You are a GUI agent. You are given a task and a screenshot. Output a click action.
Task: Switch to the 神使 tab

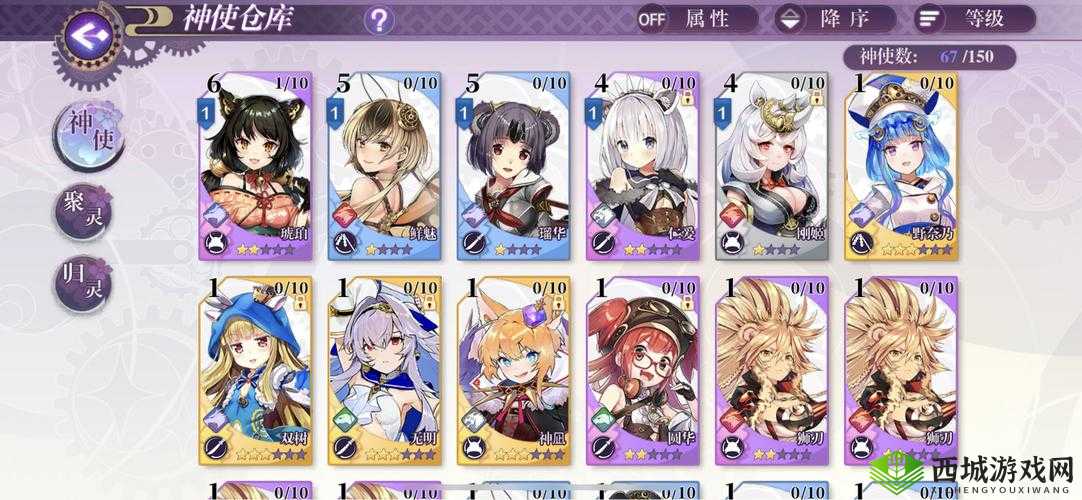tap(88, 139)
